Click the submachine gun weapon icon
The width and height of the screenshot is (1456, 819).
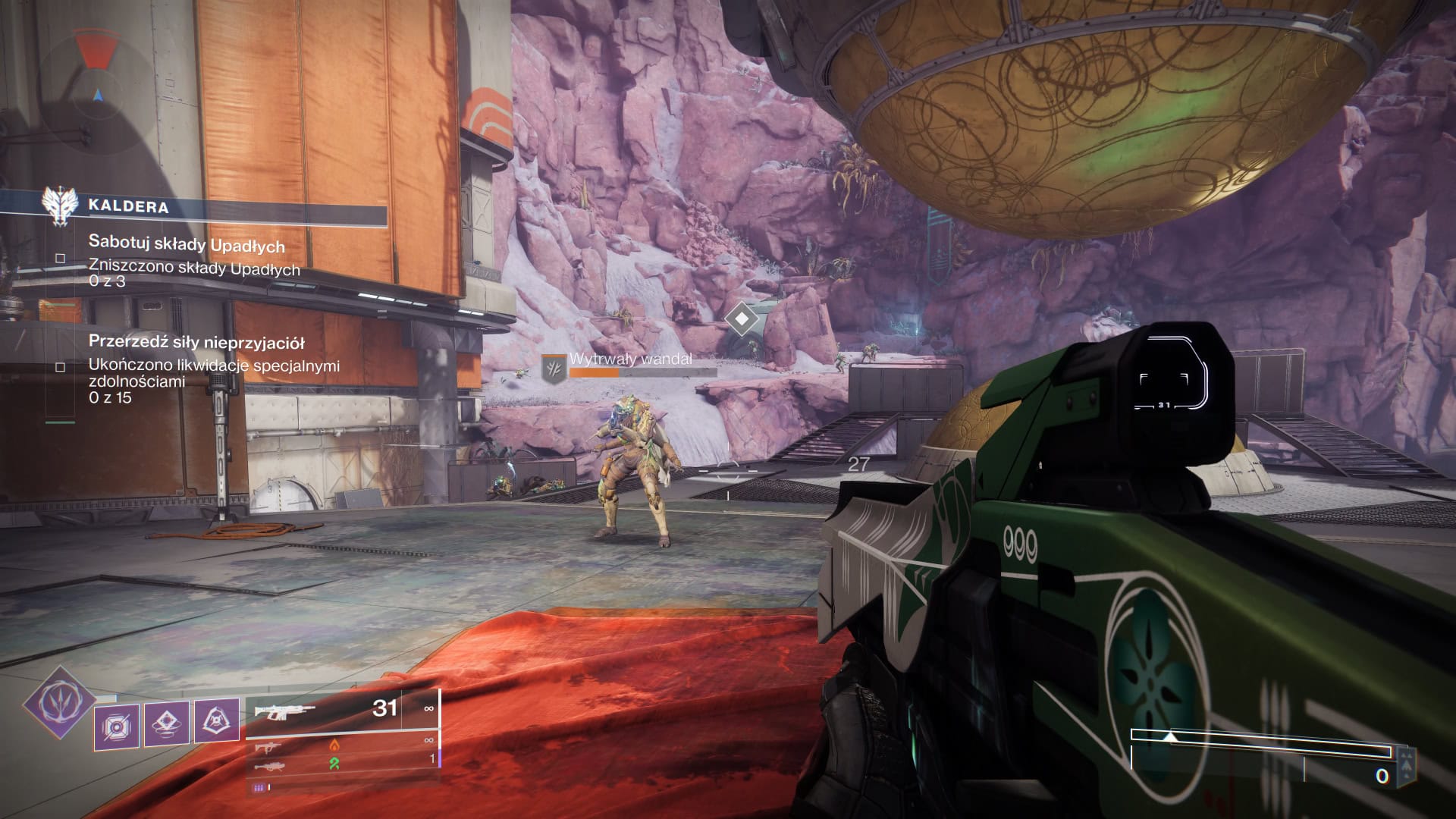268,748
